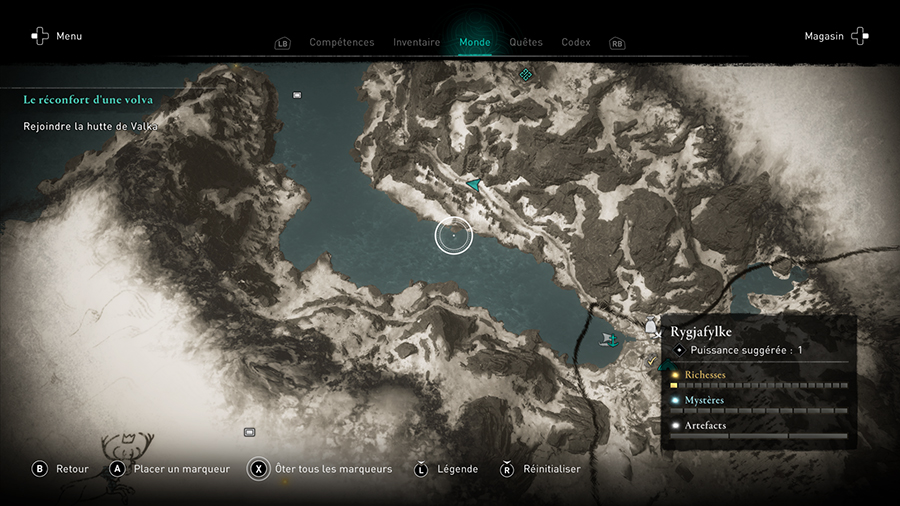Select the Richesses entry in the region panel
Image resolution: width=900 pixels, height=506 pixels.
coord(705,375)
